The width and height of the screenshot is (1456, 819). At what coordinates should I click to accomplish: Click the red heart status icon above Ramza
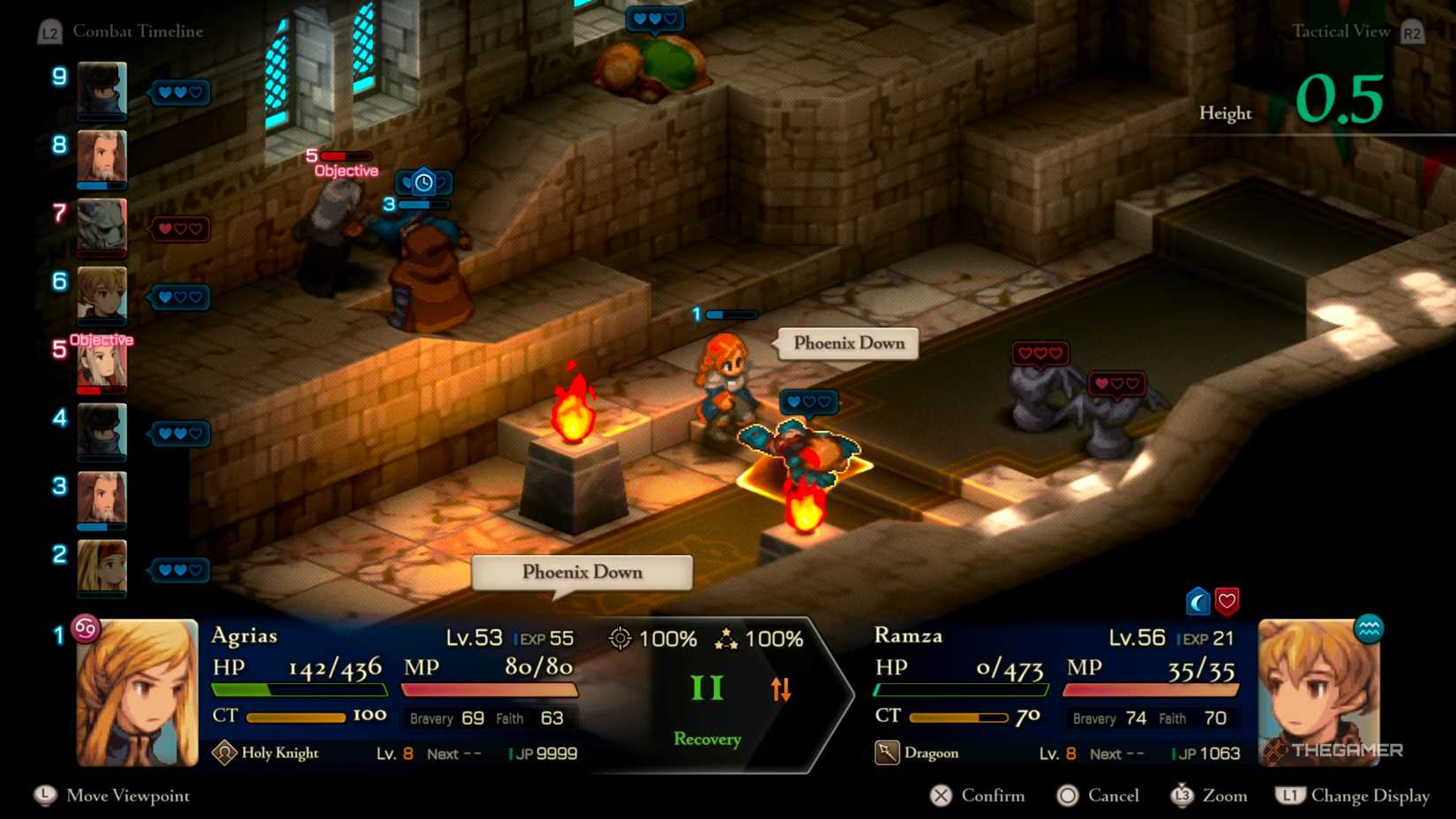pyautogui.click(x=1227, y=602)
